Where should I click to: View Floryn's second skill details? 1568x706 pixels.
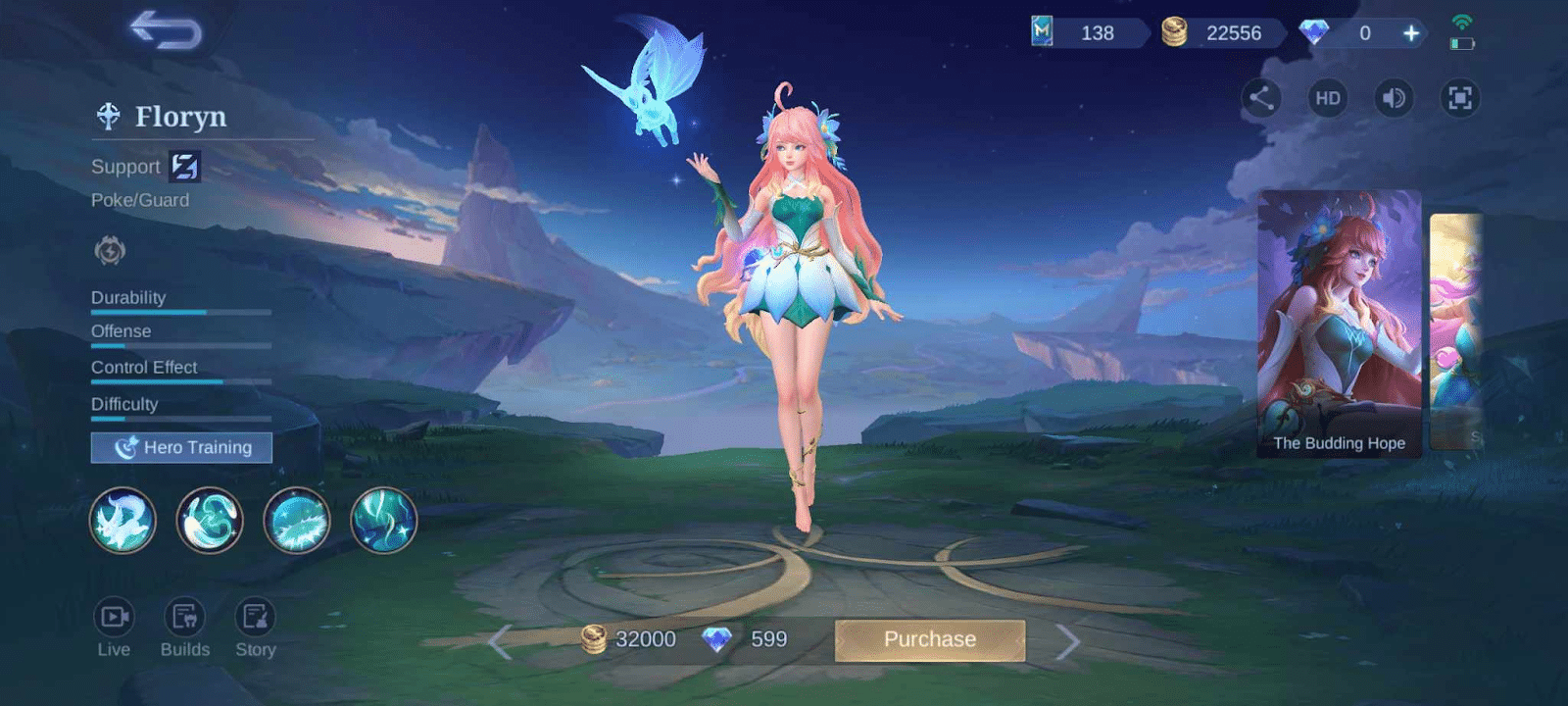pyautogui.click(x=211, y=521)
